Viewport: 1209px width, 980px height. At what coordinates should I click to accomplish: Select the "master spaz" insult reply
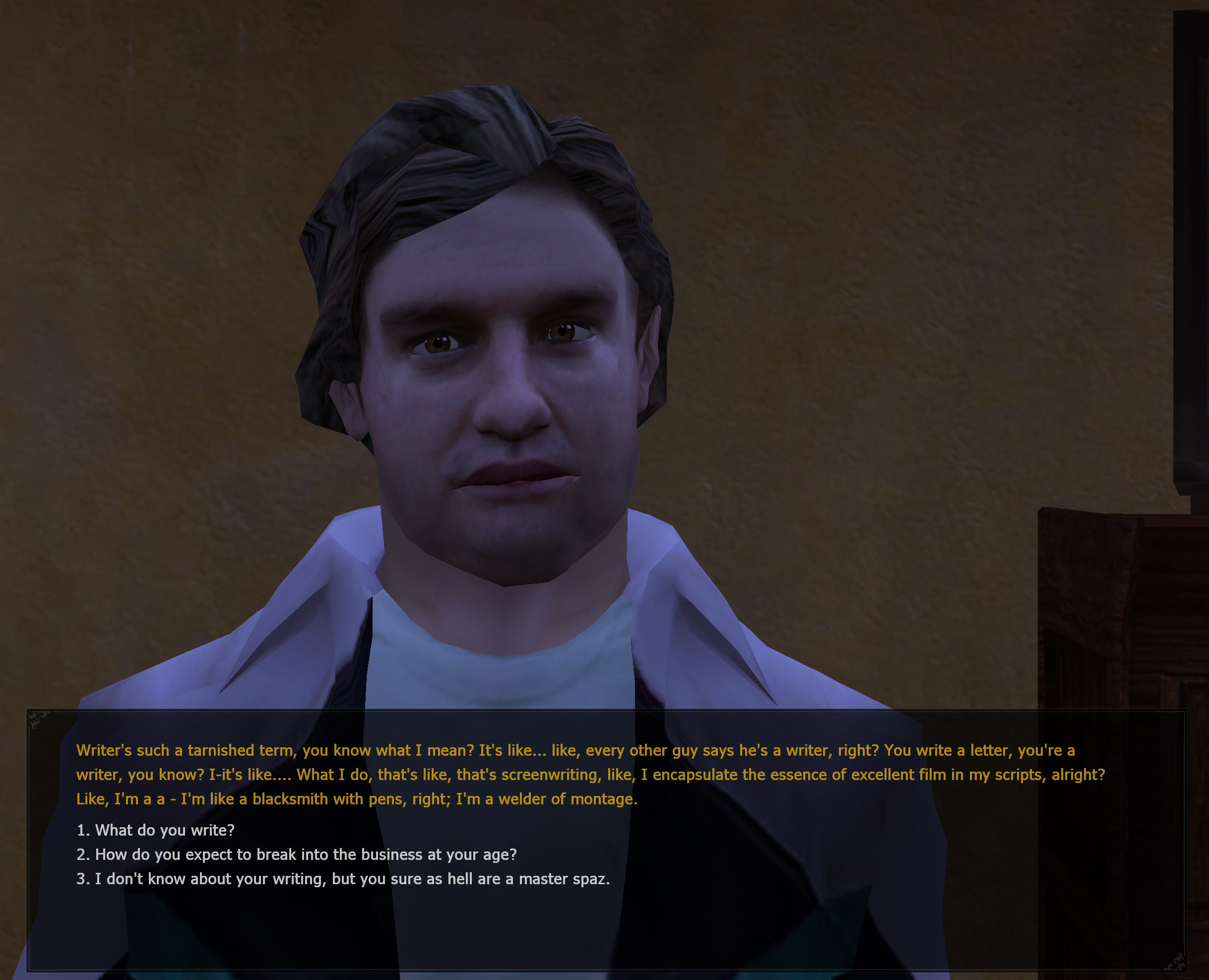click(x=343, y=878)
